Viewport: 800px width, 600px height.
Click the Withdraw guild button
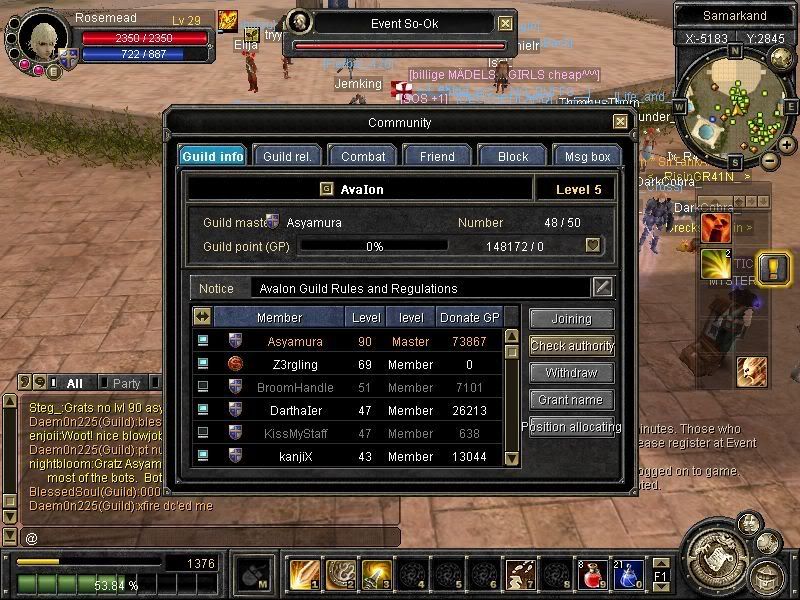click(571, 373)
